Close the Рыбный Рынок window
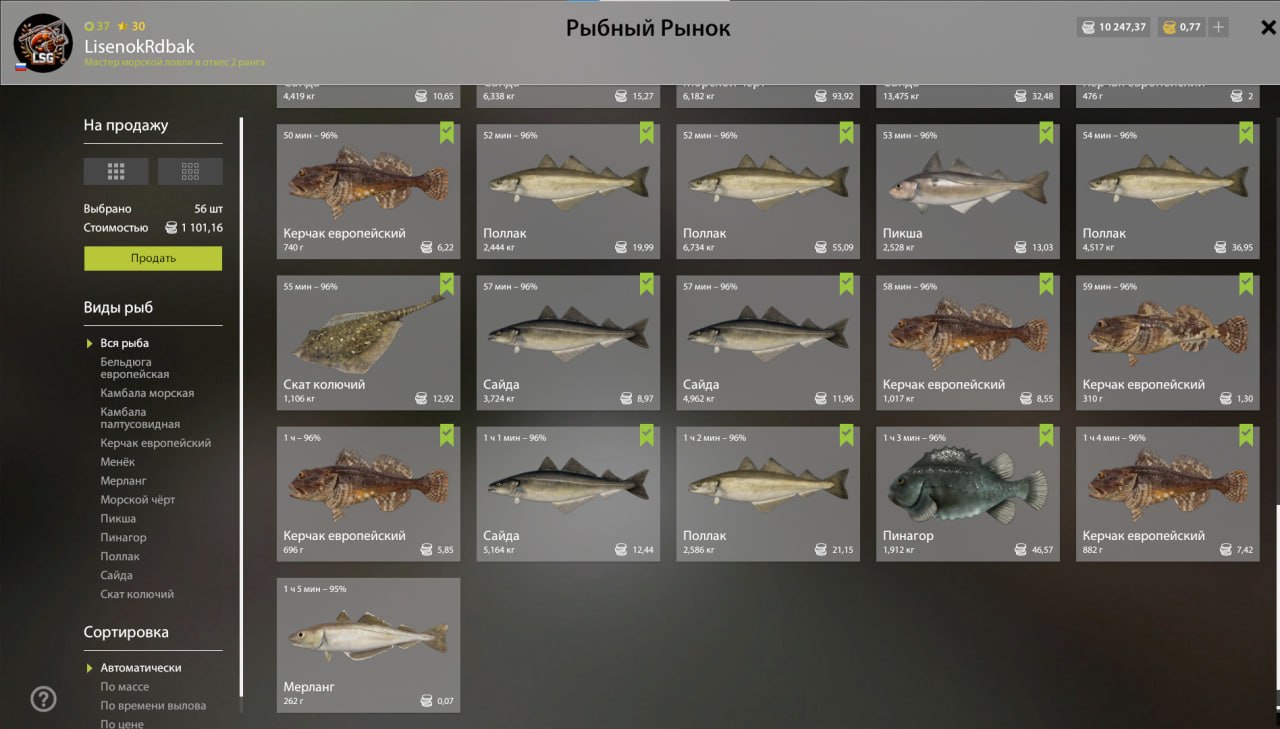This screenshot has height=729, width=1280. point(1268,28)
